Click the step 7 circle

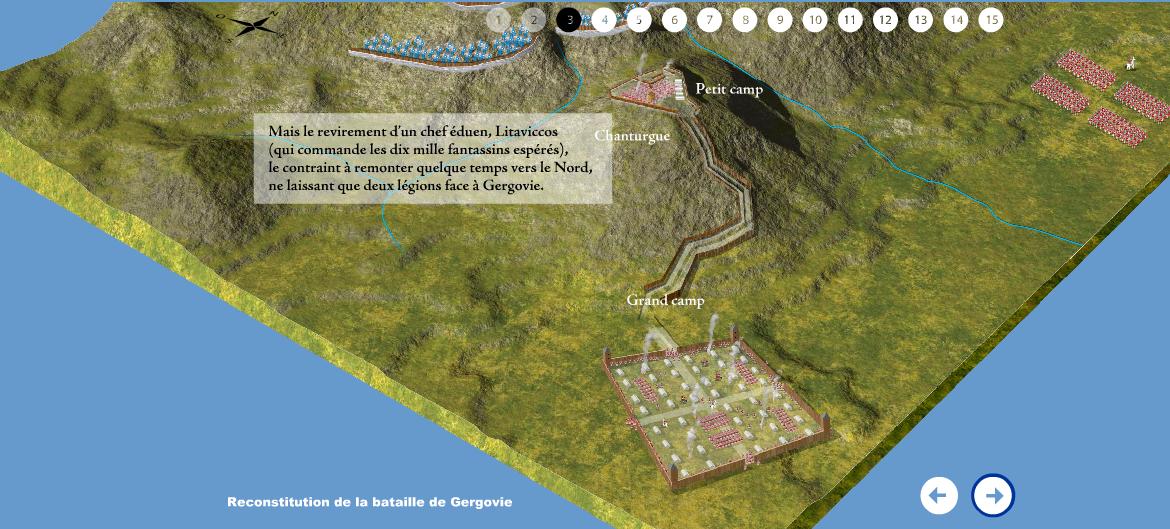[x=709, y=20]
